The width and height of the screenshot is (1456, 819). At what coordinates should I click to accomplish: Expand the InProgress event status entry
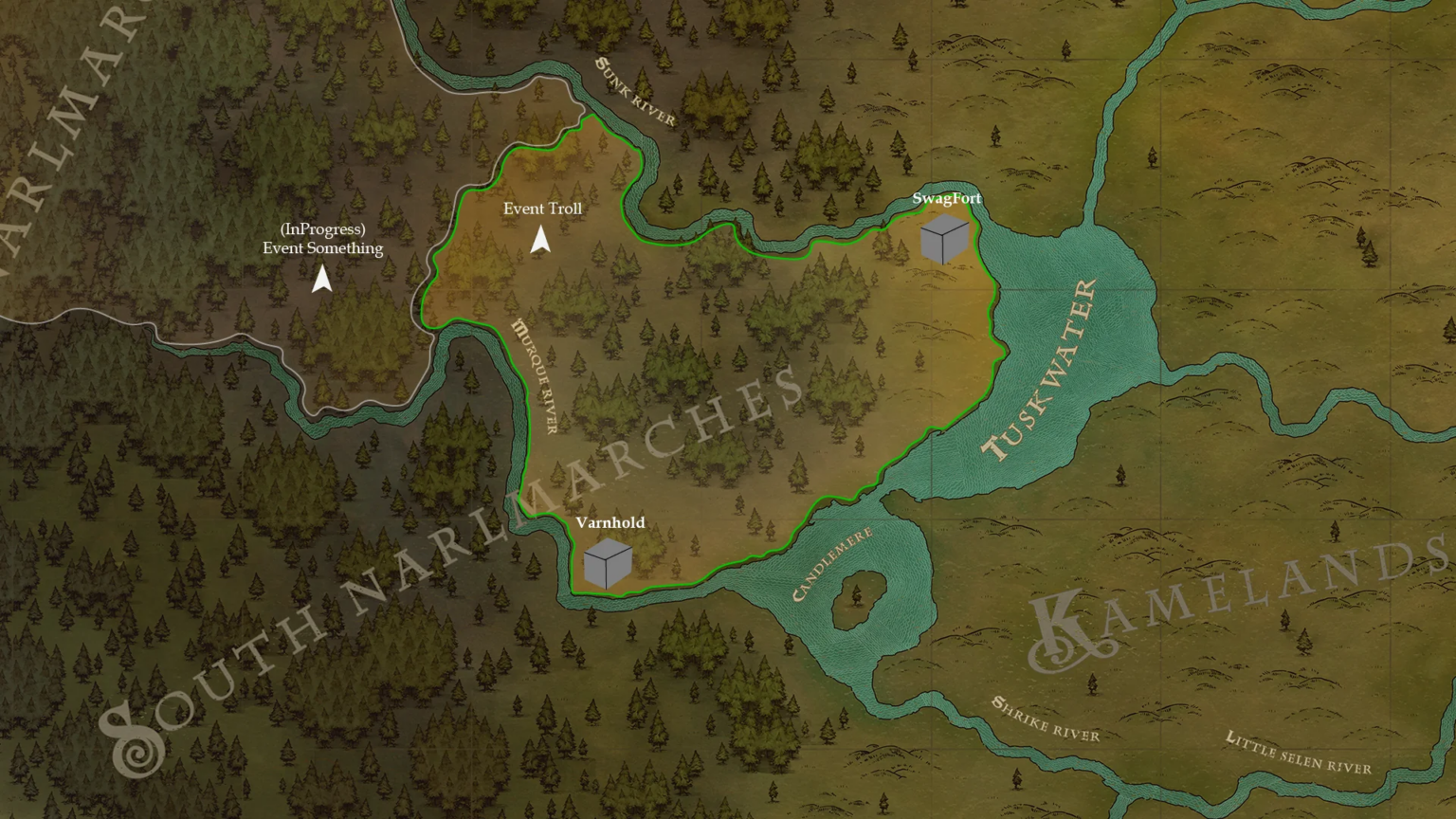325,227
